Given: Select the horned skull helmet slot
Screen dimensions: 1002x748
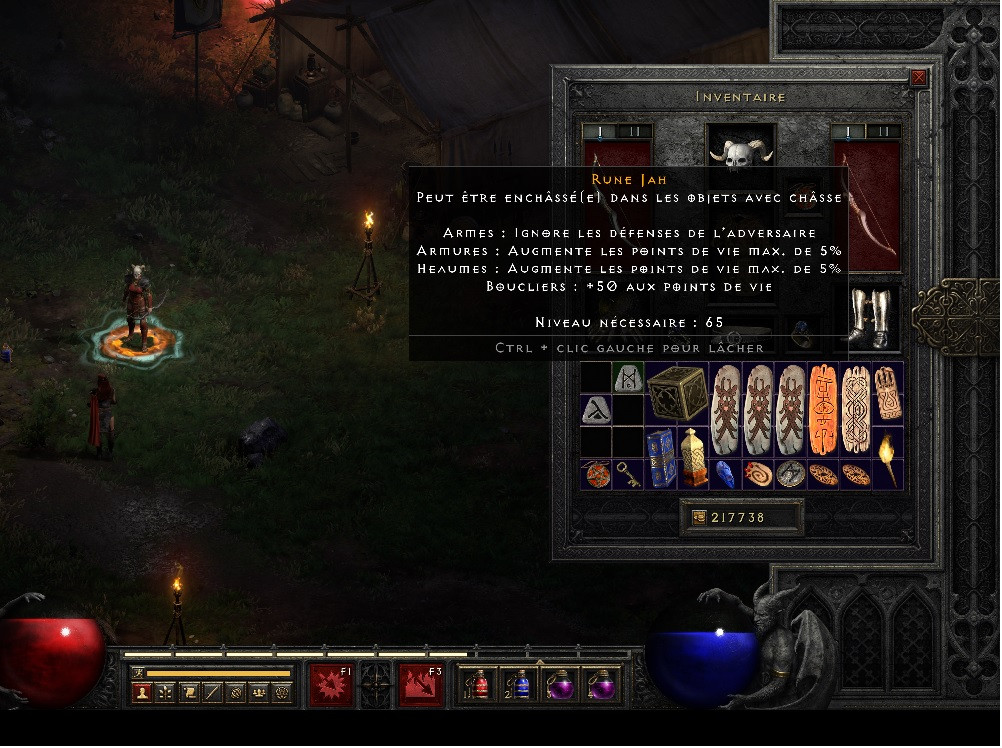Looking at the screenshot, I should [x=741, y=152].
